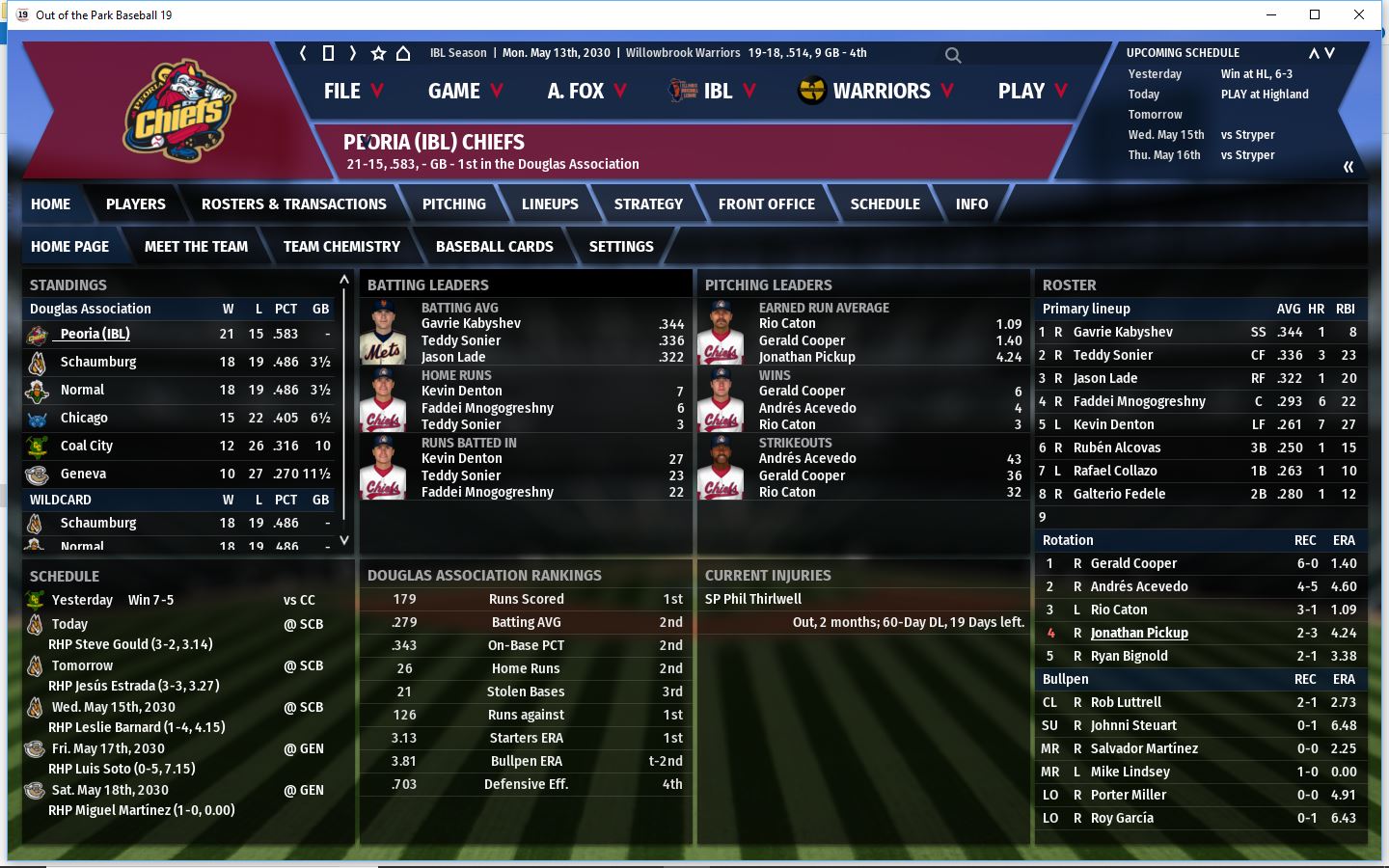This screenshot has height=868, width=1389.
Task: Collapse the upcoming schedule panel
Action: tap(1348, 167)
